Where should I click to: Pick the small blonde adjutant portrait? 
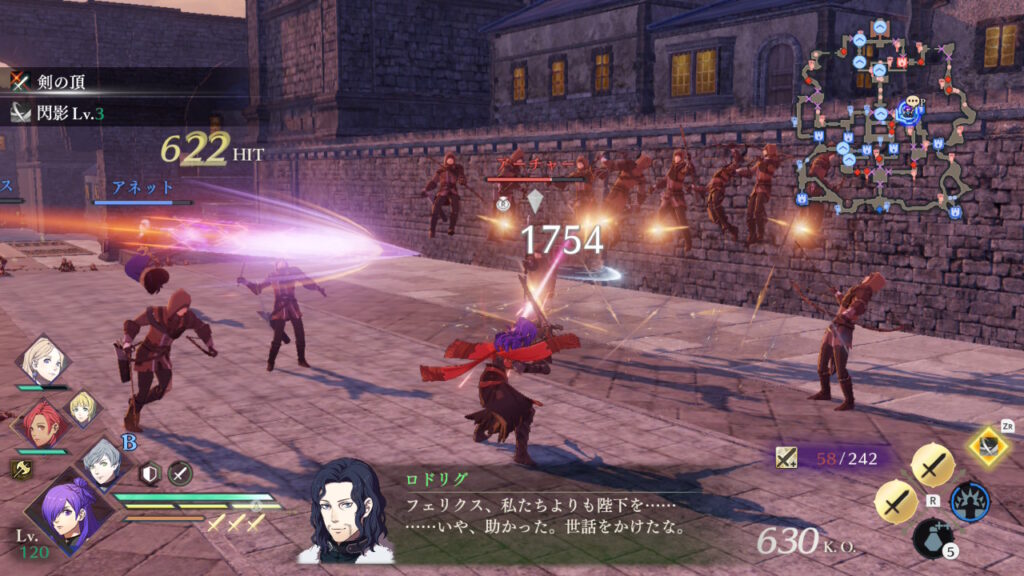tap(82, 405)
